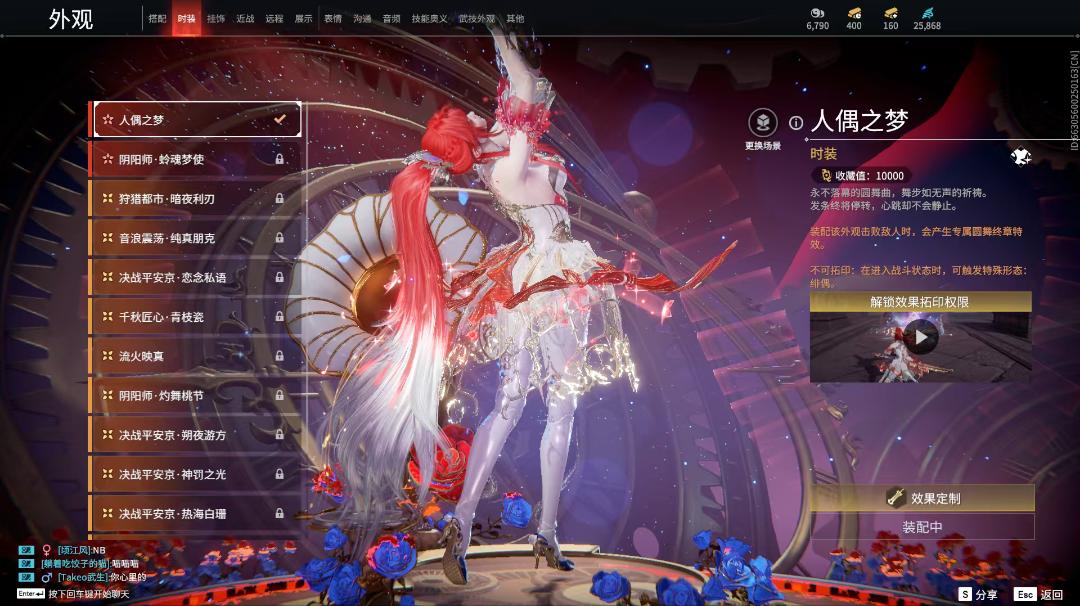Screen dimensions: 1080x606
Task: Switch to the 远程 tab
Action: click(274, 19)
